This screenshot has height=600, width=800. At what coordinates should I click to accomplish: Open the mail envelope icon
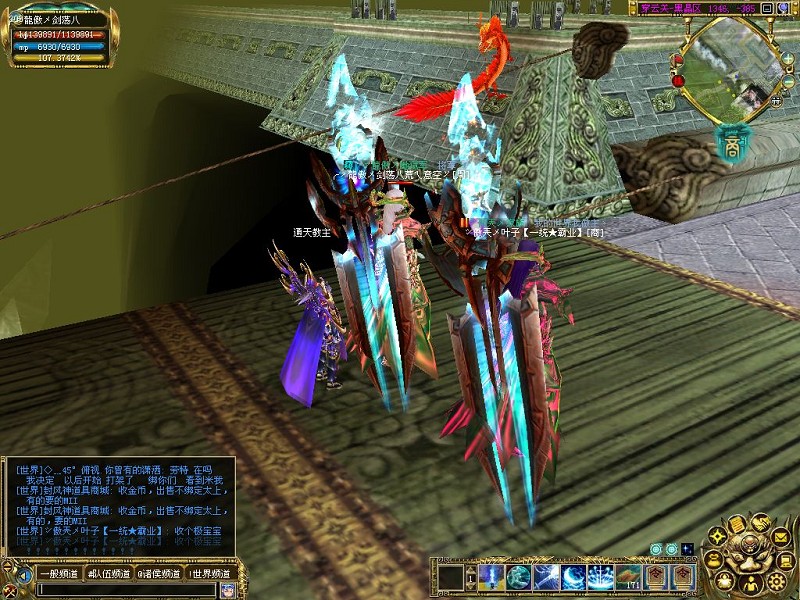778,538
